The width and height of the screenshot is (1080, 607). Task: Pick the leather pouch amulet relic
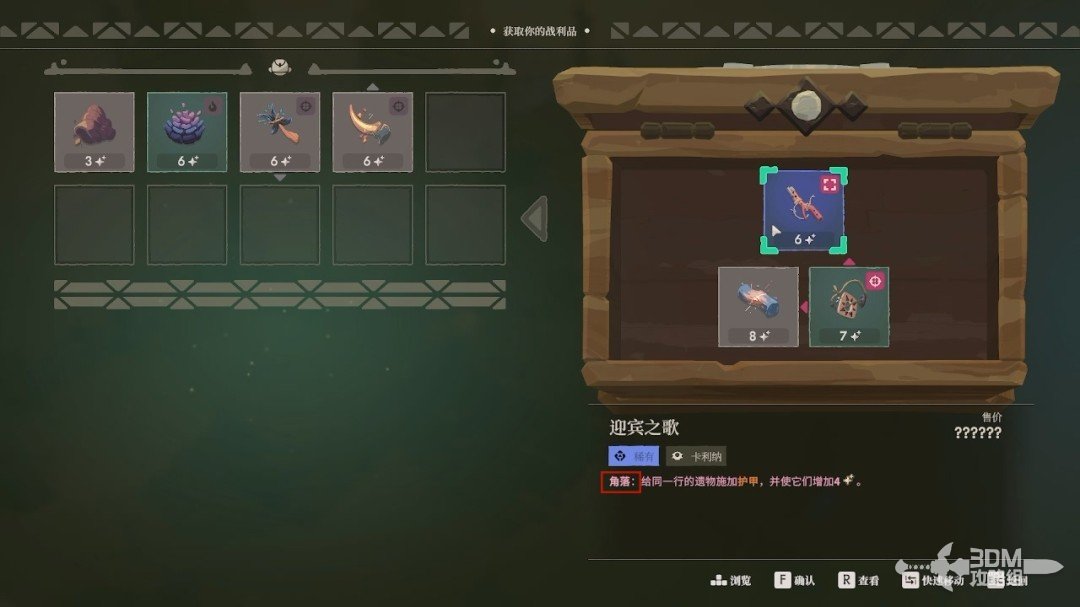click(x=849, y=306)
